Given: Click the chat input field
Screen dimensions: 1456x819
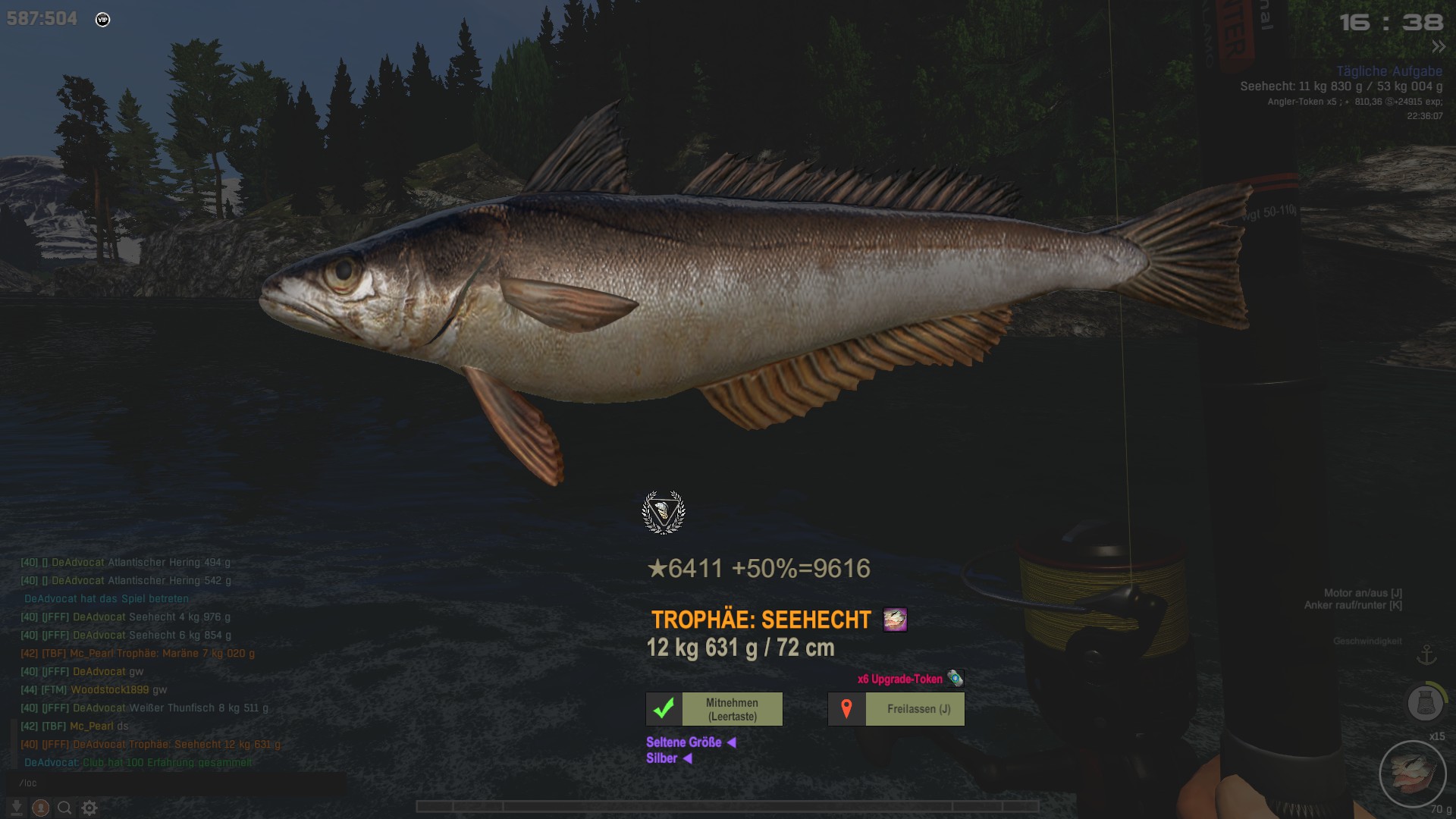Looking at the screenshot, I should 174,783.
